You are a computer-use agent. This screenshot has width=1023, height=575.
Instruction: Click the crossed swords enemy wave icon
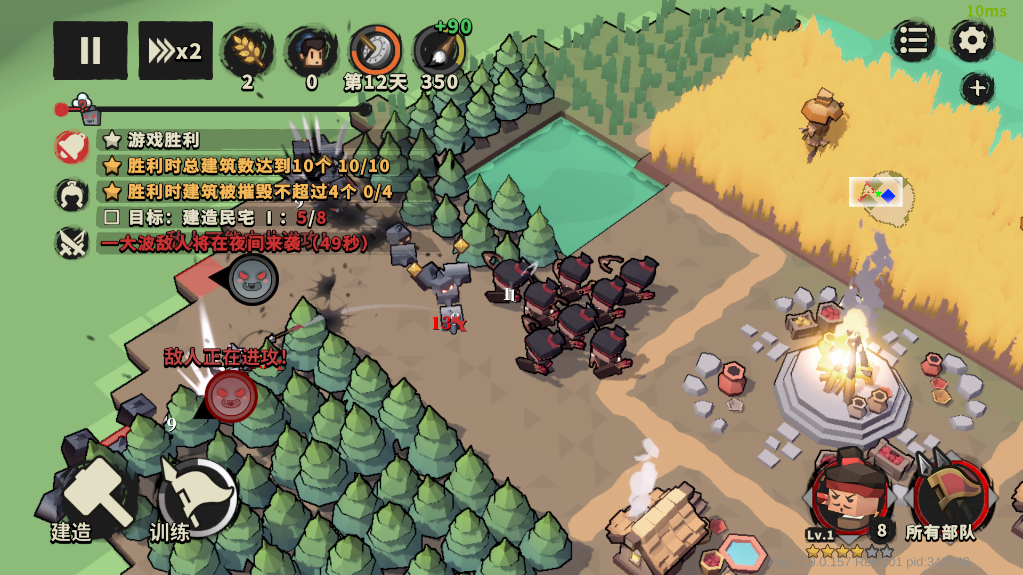pos(72,242)
